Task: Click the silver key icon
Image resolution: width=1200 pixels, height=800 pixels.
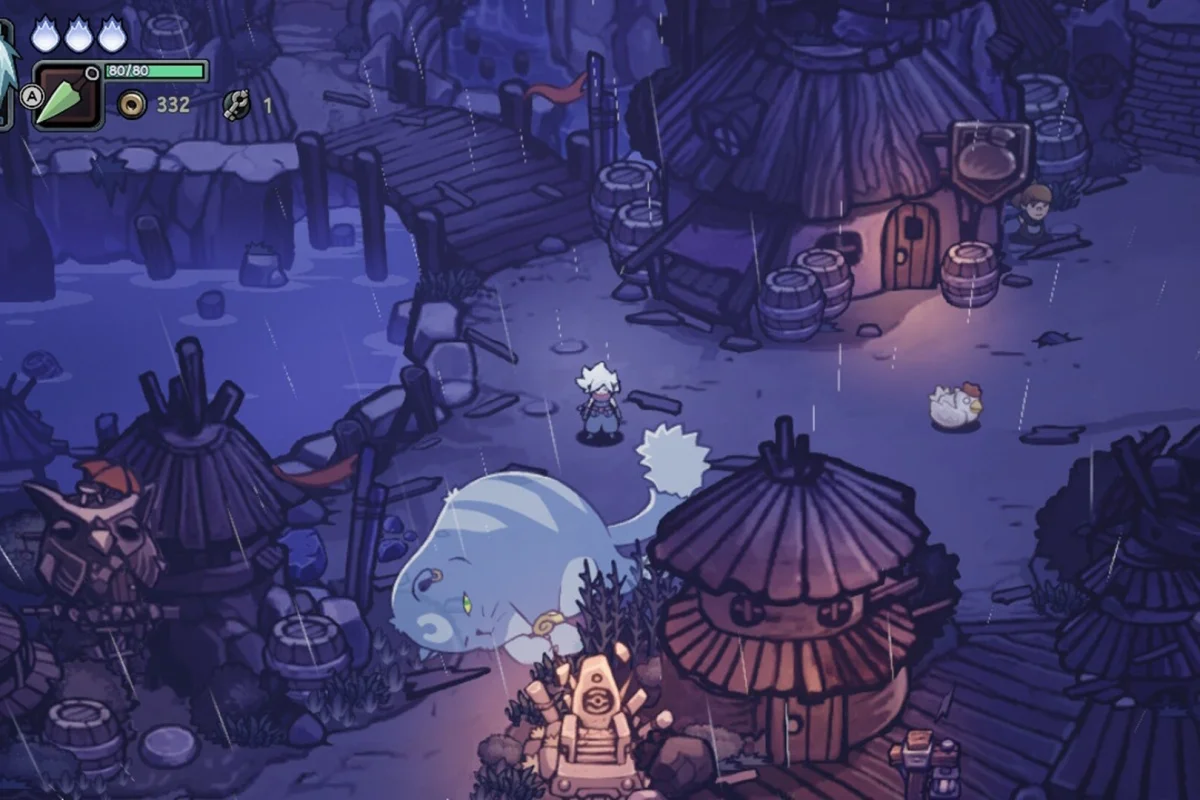Action: (x=236, y=104)
